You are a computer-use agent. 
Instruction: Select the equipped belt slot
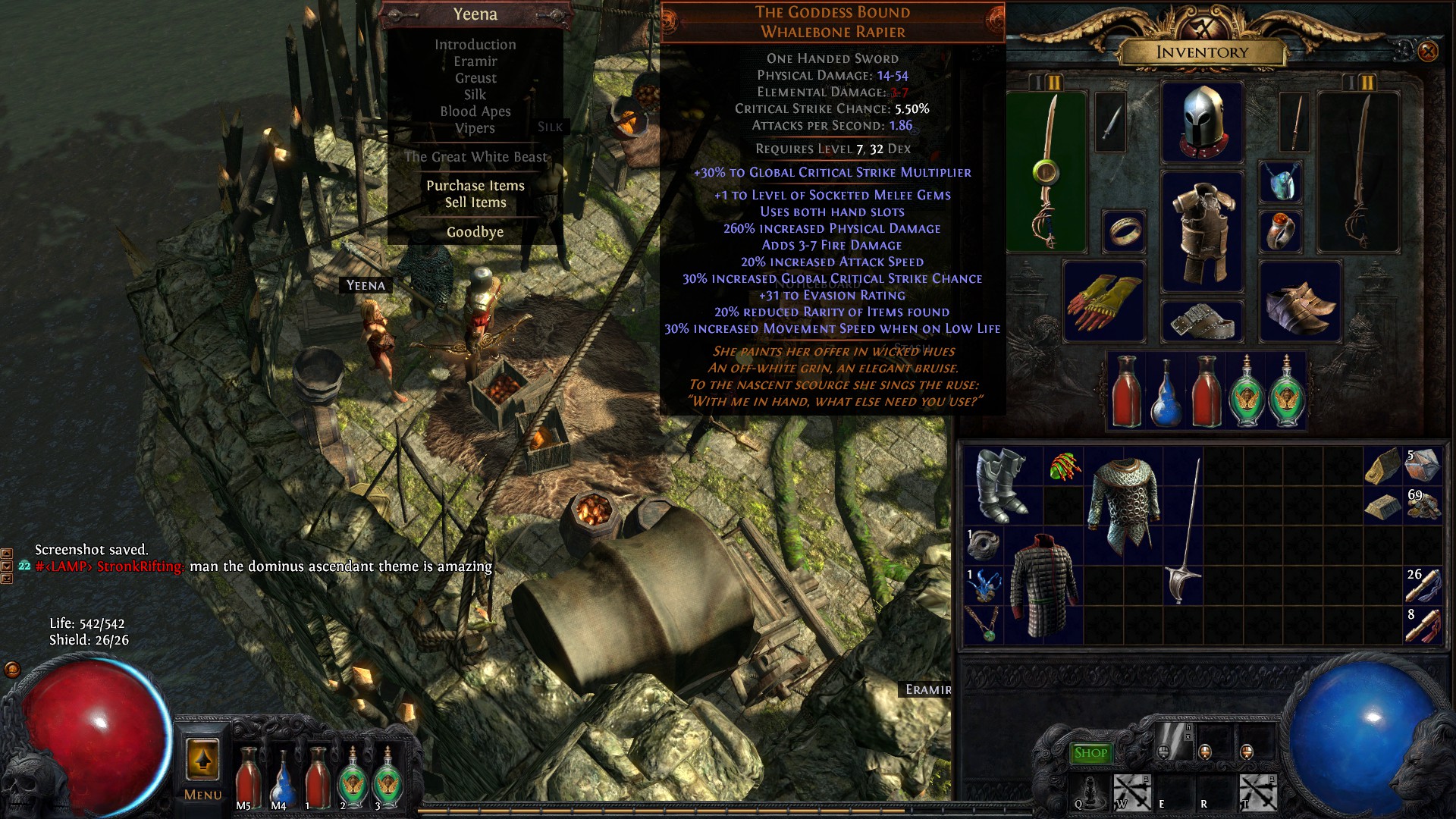pos(1202,321)
